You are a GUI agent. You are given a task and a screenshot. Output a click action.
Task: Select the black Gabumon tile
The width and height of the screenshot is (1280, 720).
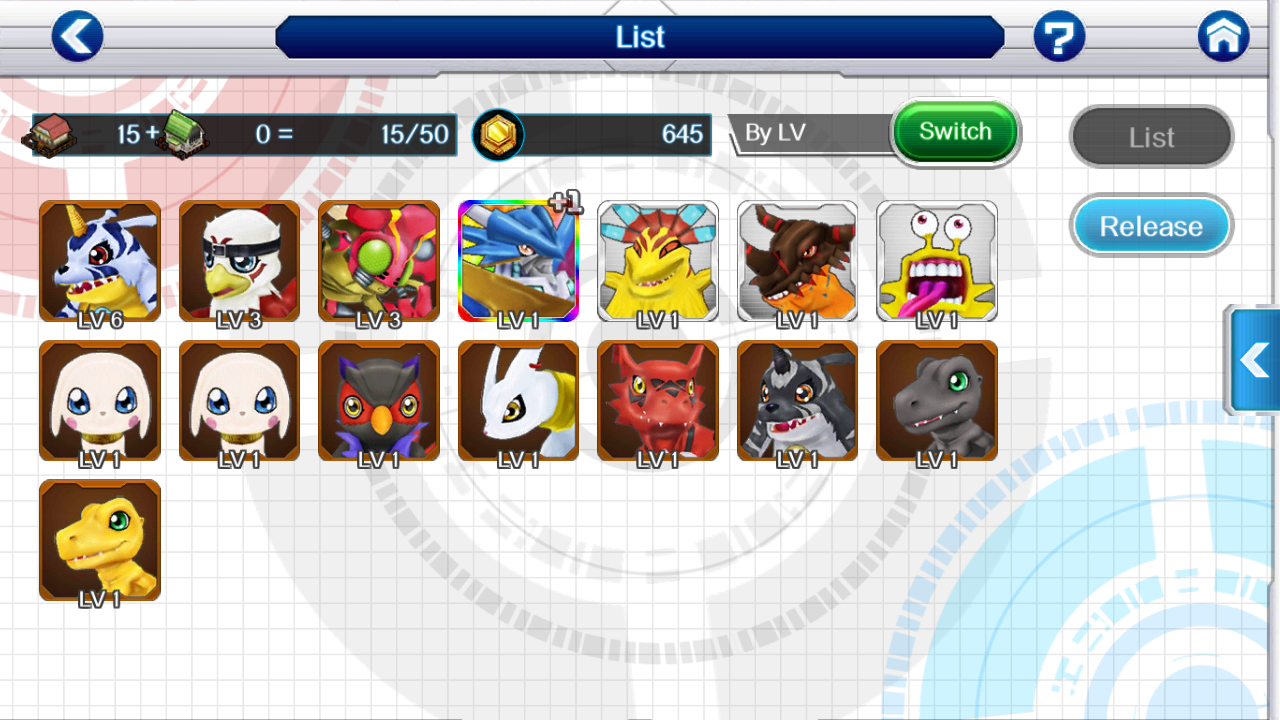pyautogui.click(x=797, y=400)
